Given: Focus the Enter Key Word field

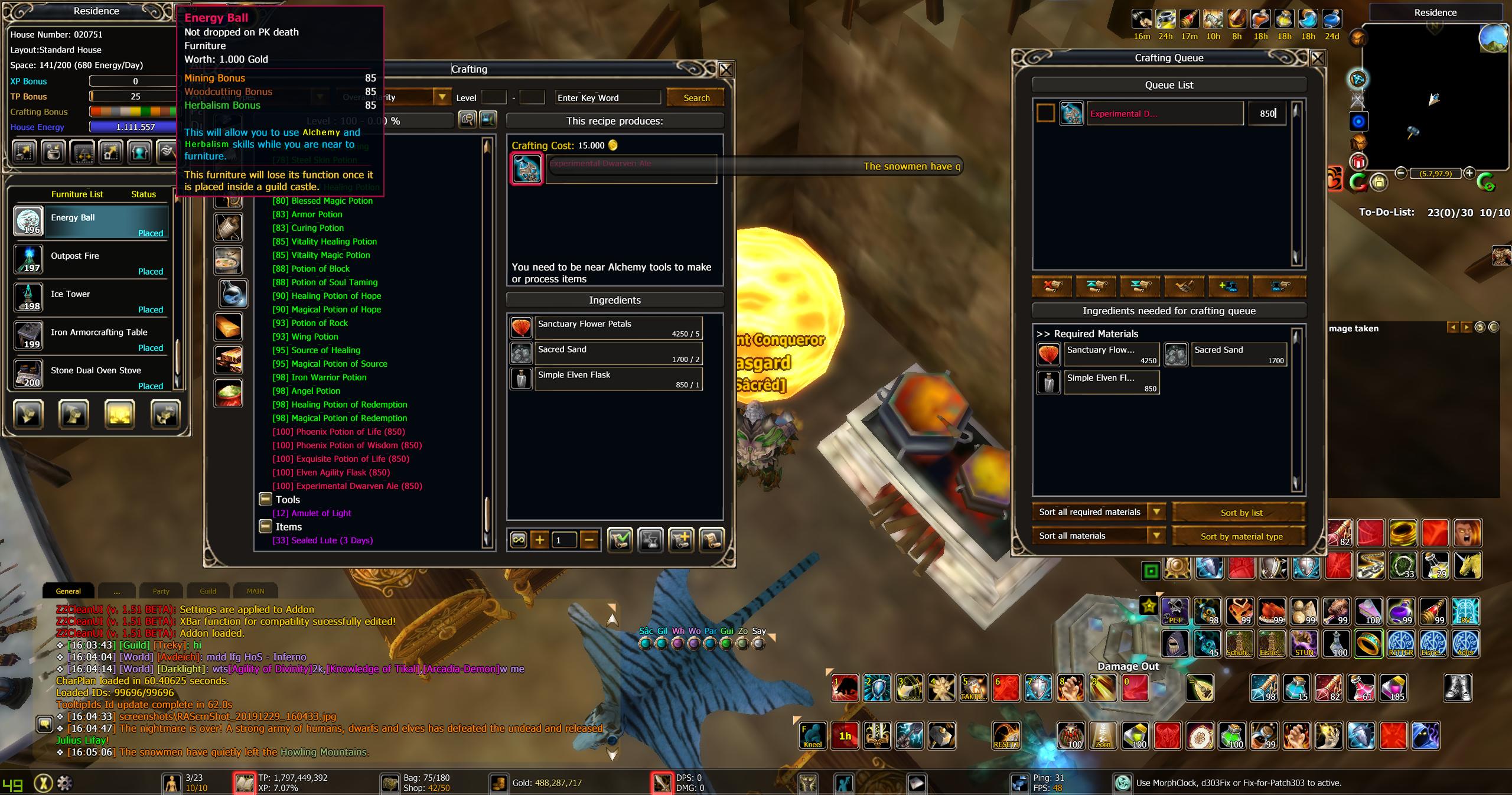Looking at the screenshot, I should point(607,98).
